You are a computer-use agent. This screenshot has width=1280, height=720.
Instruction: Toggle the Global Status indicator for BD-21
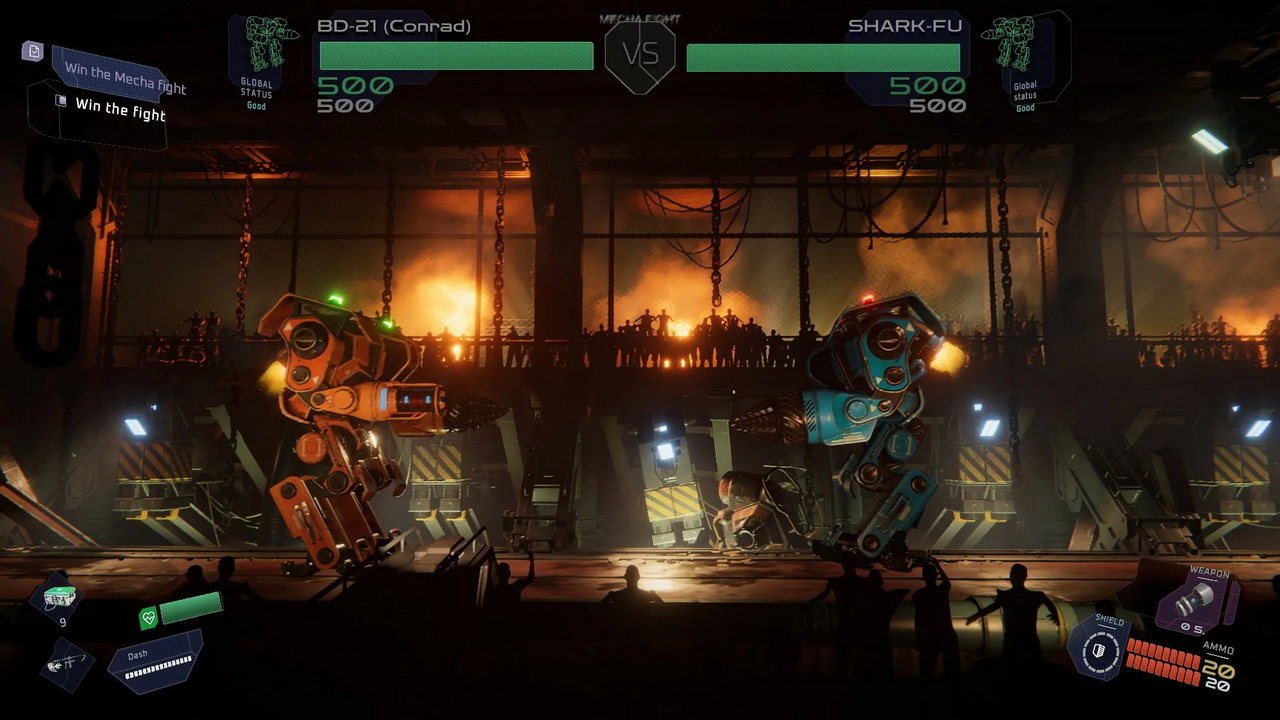pyautogui.click(x=256, y=95)
